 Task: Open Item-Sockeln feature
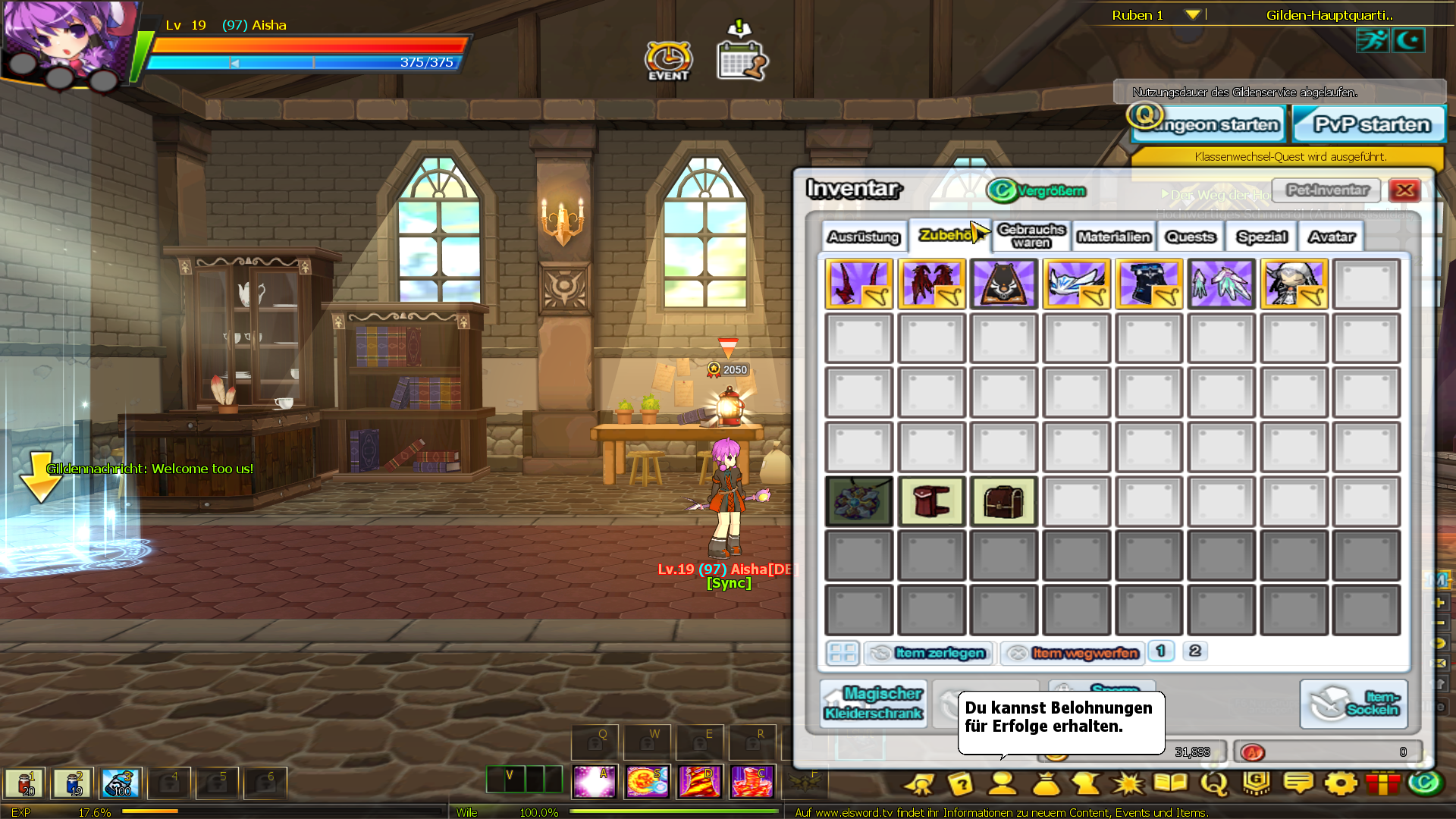point(1354,704)
